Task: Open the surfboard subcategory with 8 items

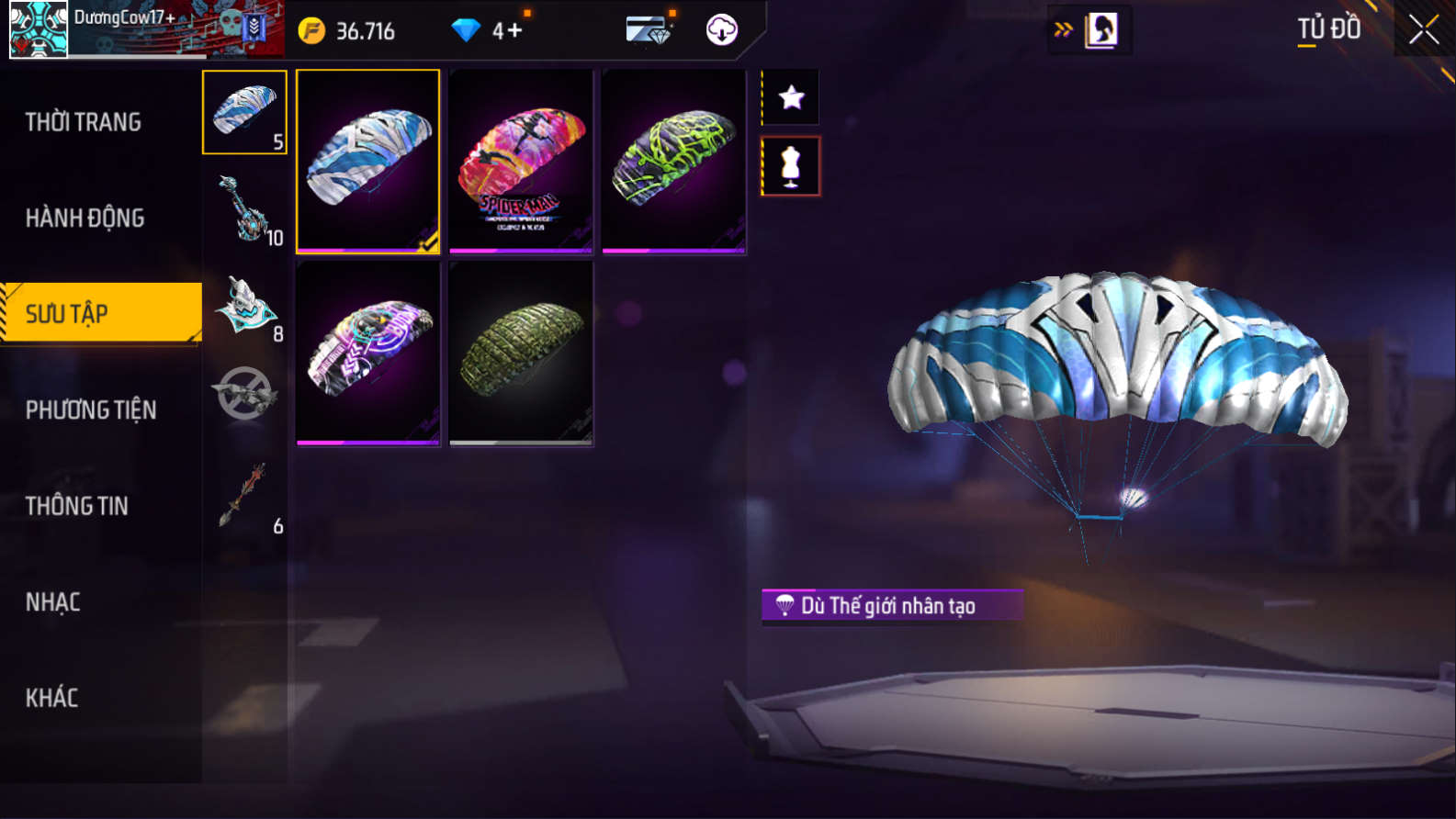Action: click(244, 307)
